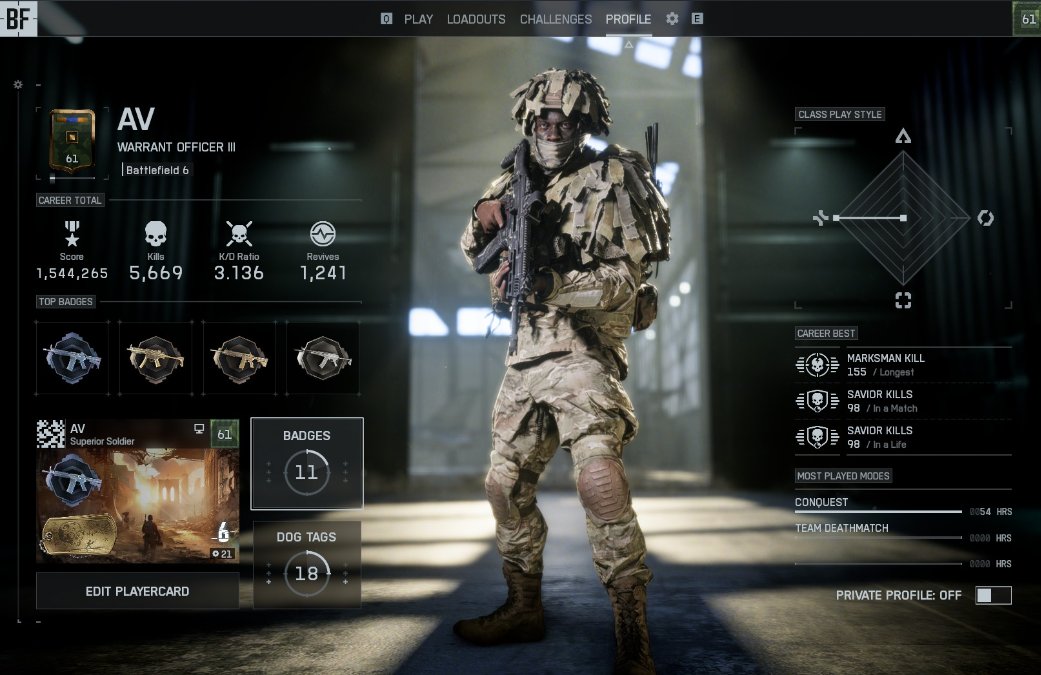Click the Edit Playercard button
The image size is (1041, 675).
pyautogui.click(x=137, y=591)
